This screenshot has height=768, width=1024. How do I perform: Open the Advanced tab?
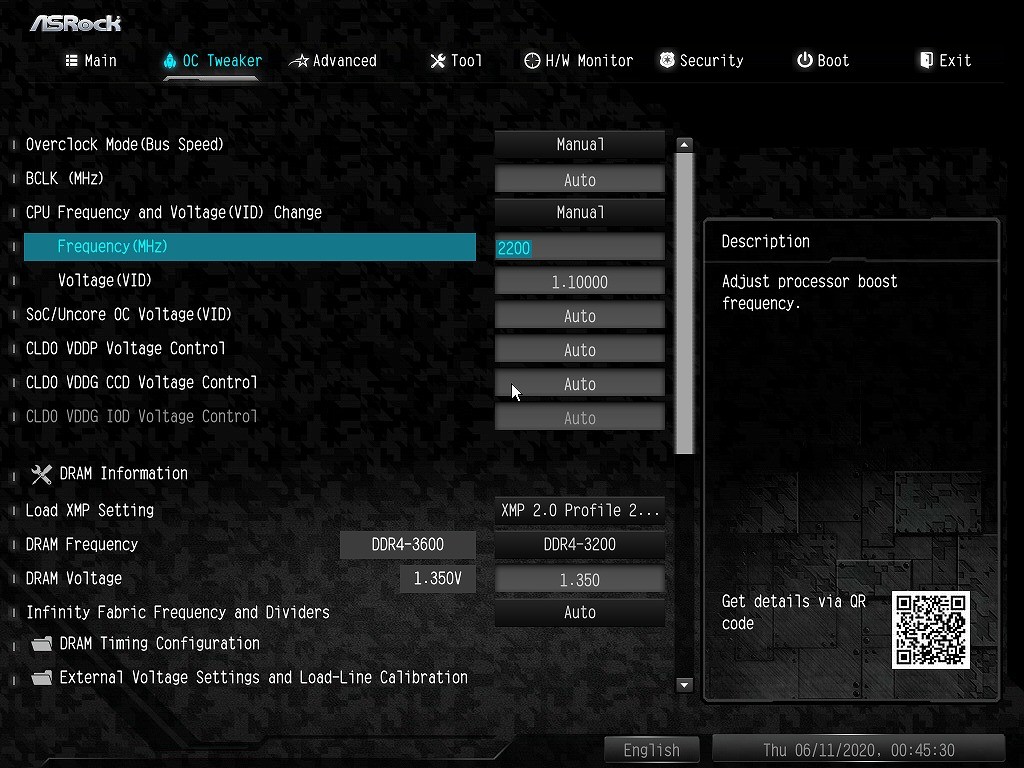[x=333, y=61]
